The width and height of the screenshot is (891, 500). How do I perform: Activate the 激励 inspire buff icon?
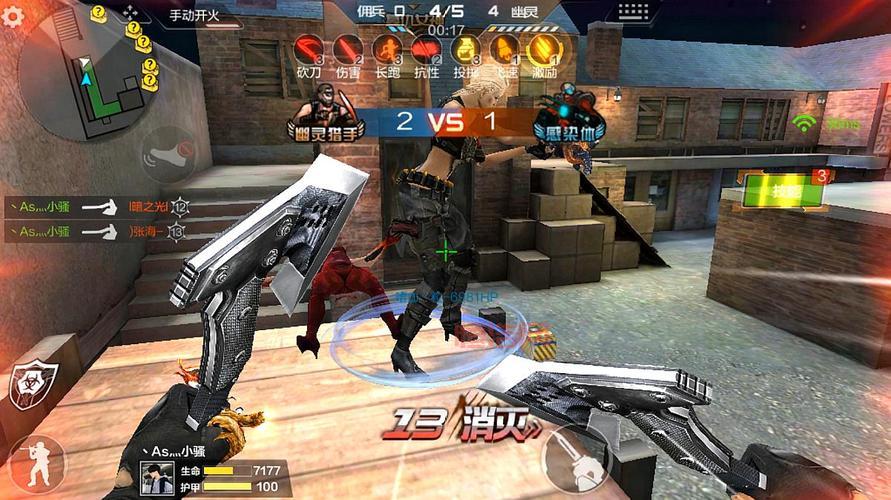(543, 48)
